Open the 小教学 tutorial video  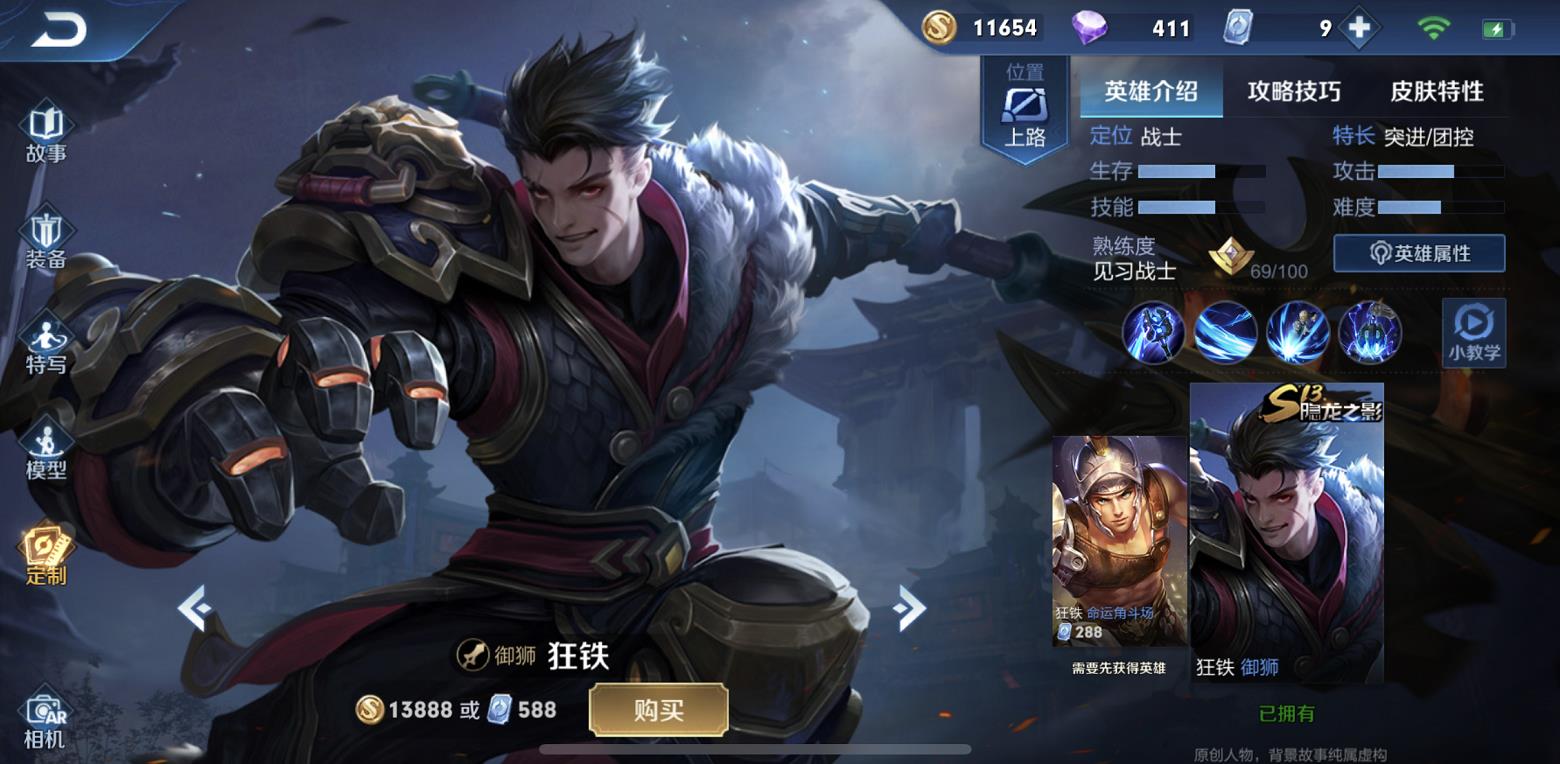pyautogui.click(x=1473, y=331)
